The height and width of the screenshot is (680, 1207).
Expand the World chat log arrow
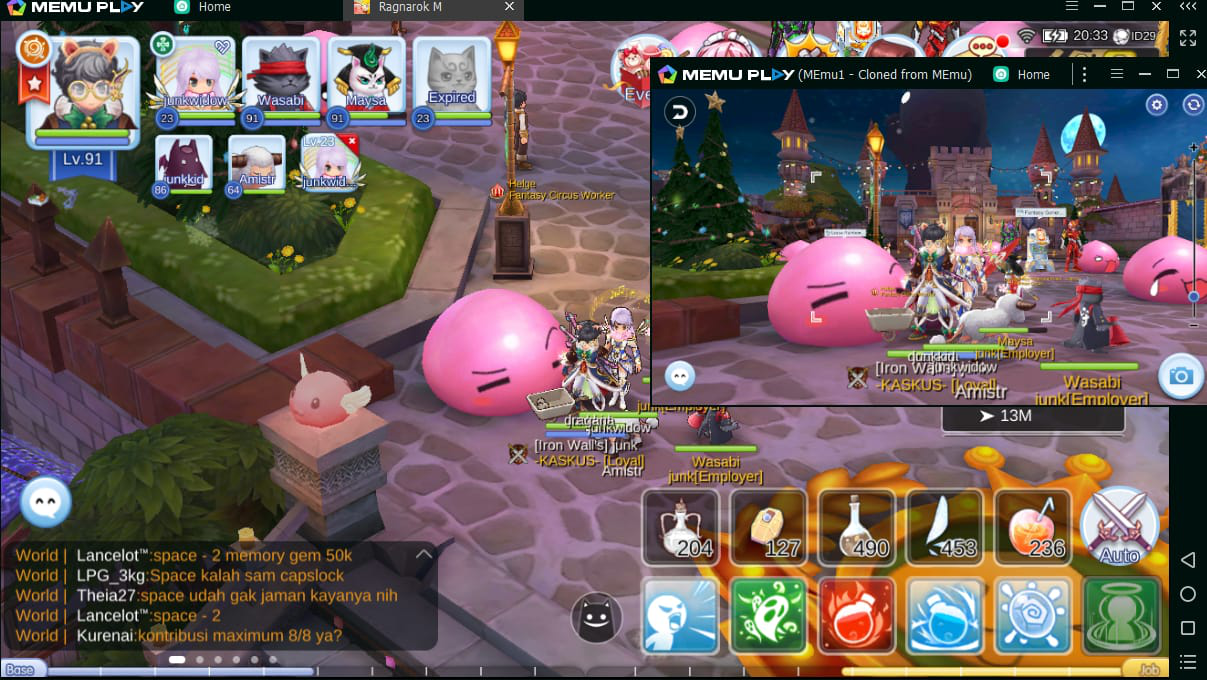tap(424, 554)
